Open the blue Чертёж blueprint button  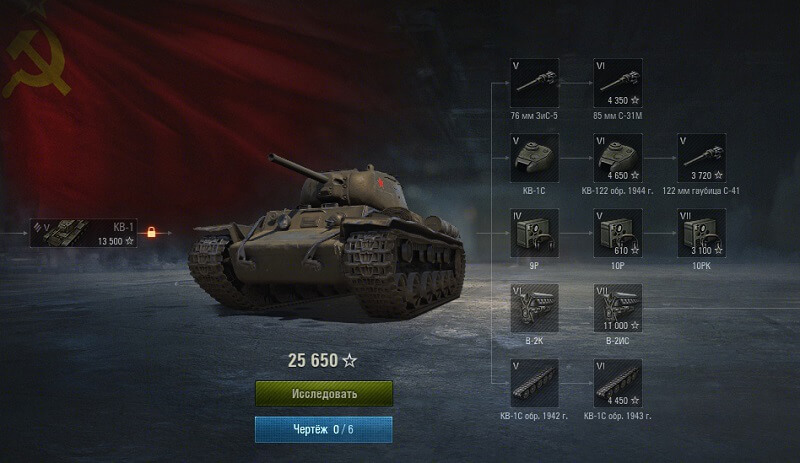[324, 429]
